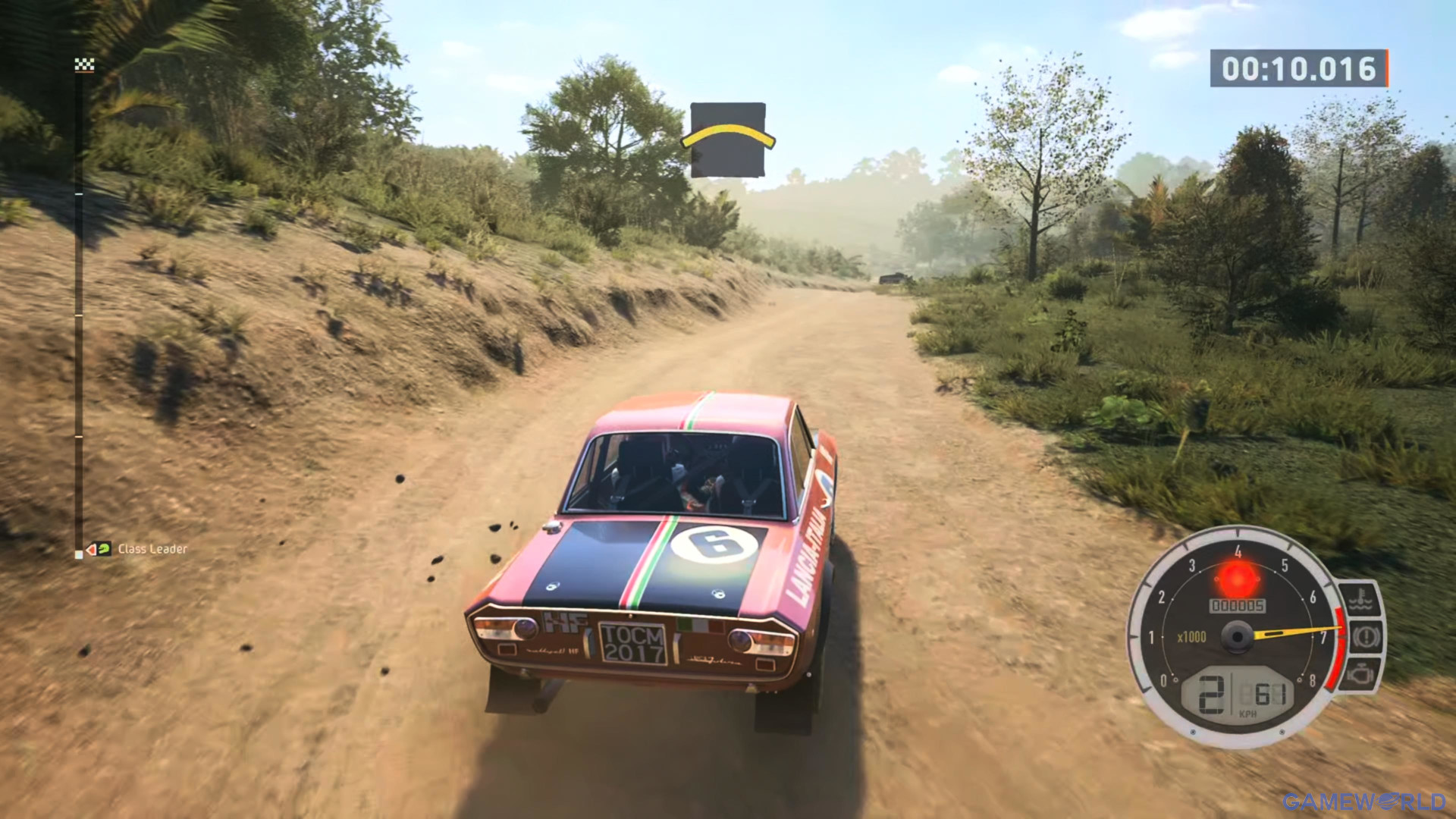Viewport: 1456px width, 819px height.
Task: Click the checkered flag atop the progress bar
Action: coord(83,65)
